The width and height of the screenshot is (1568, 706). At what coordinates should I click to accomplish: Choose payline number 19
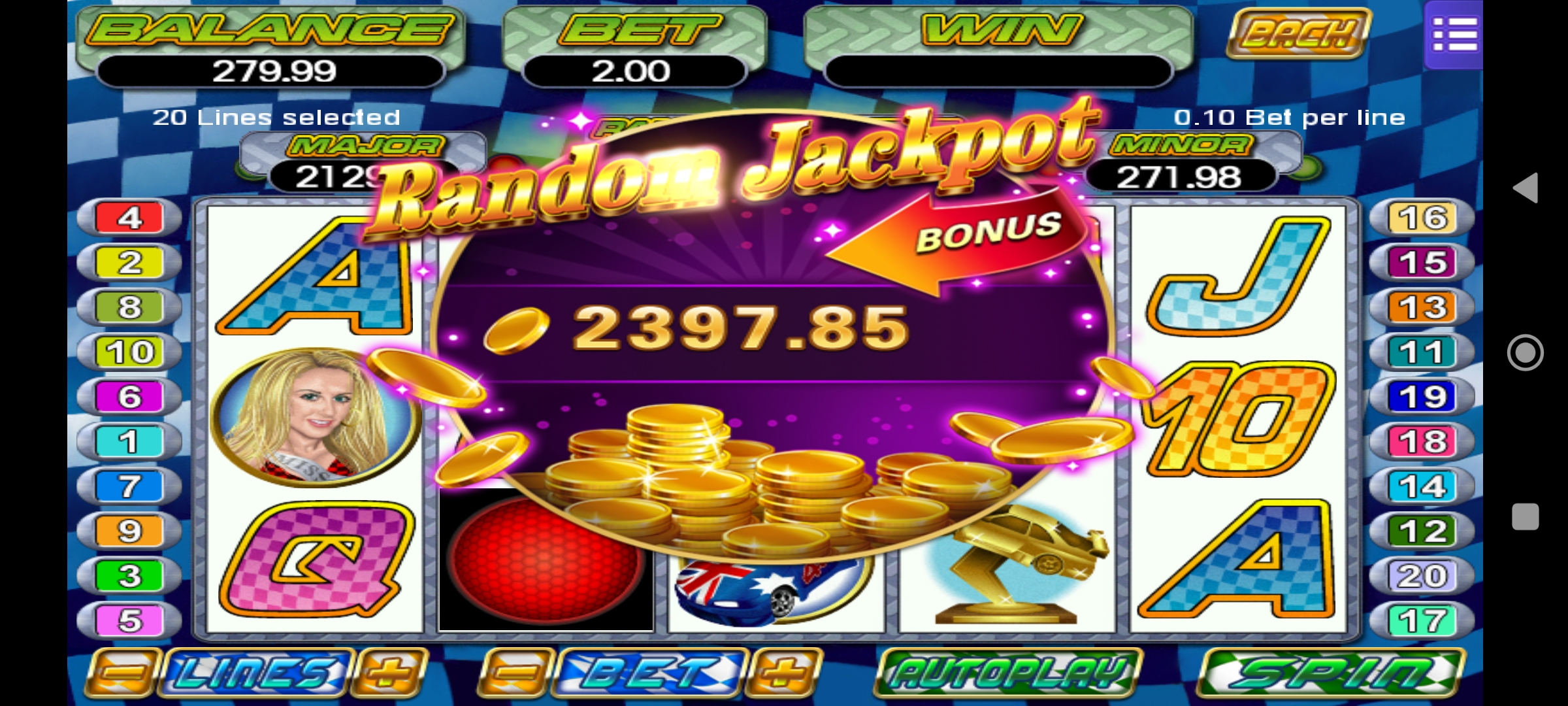coord(1422,397)
